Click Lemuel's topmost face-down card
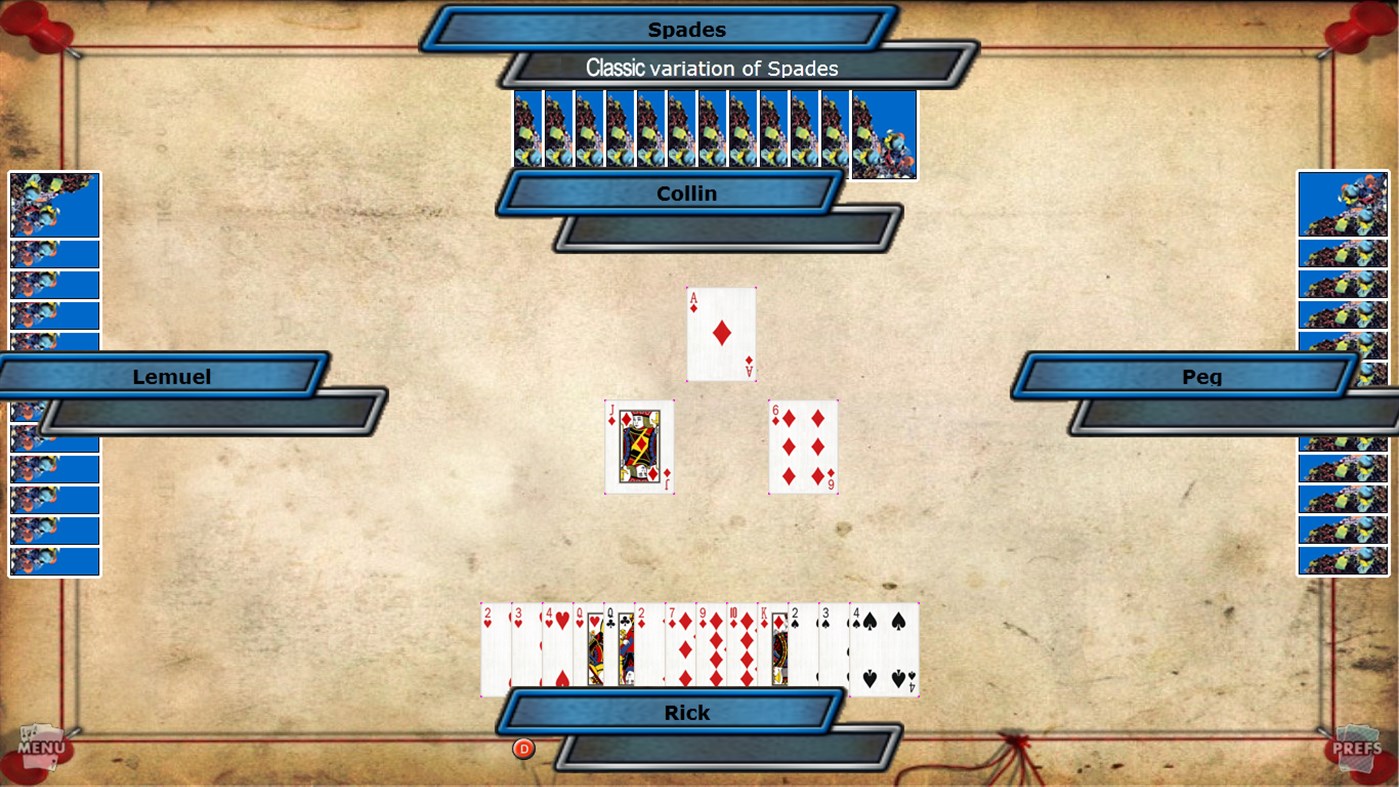Image resolution: width=1399 pixels, height=787 pixels. click(53, 205)
